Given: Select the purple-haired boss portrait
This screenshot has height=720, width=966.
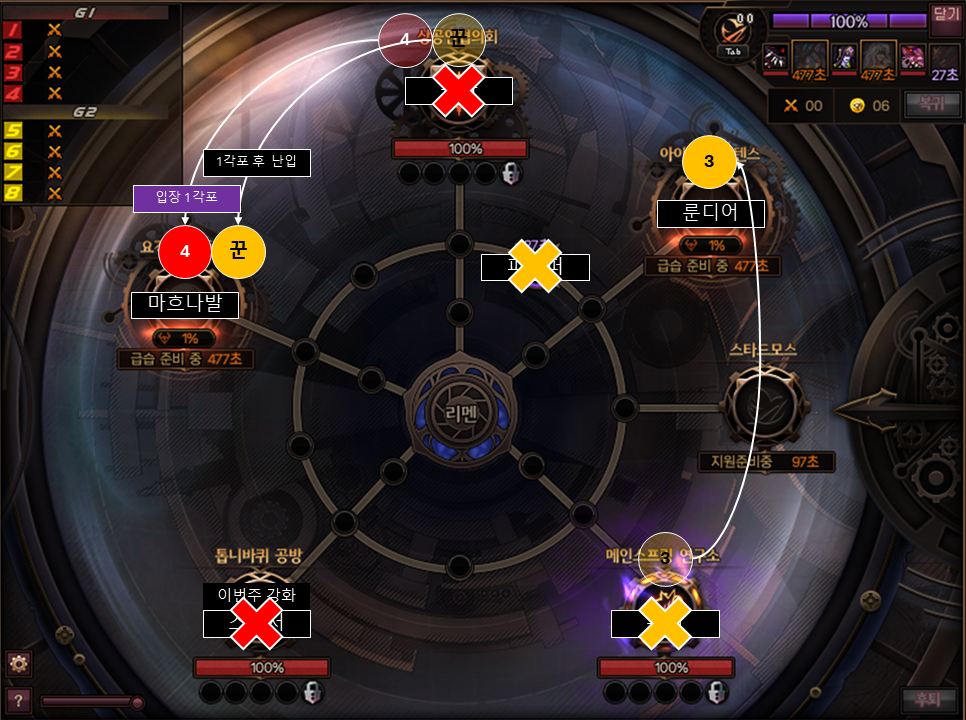Looking at the screenshot, I should (x=845, y=58).
